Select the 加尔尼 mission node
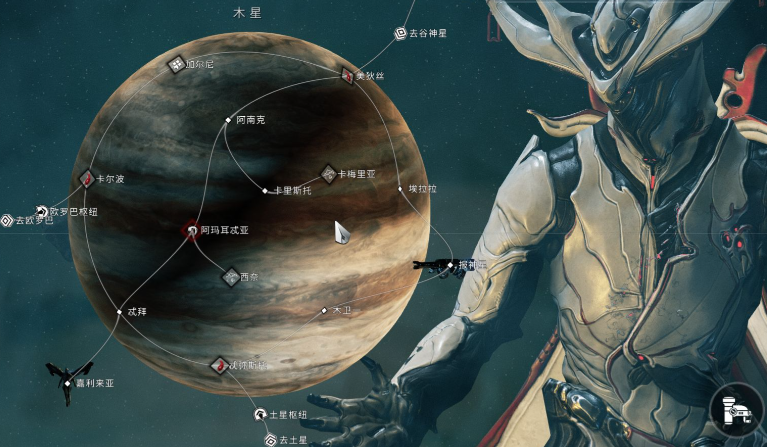This screenshot has width=767, height=447. (x=177, y=64)
